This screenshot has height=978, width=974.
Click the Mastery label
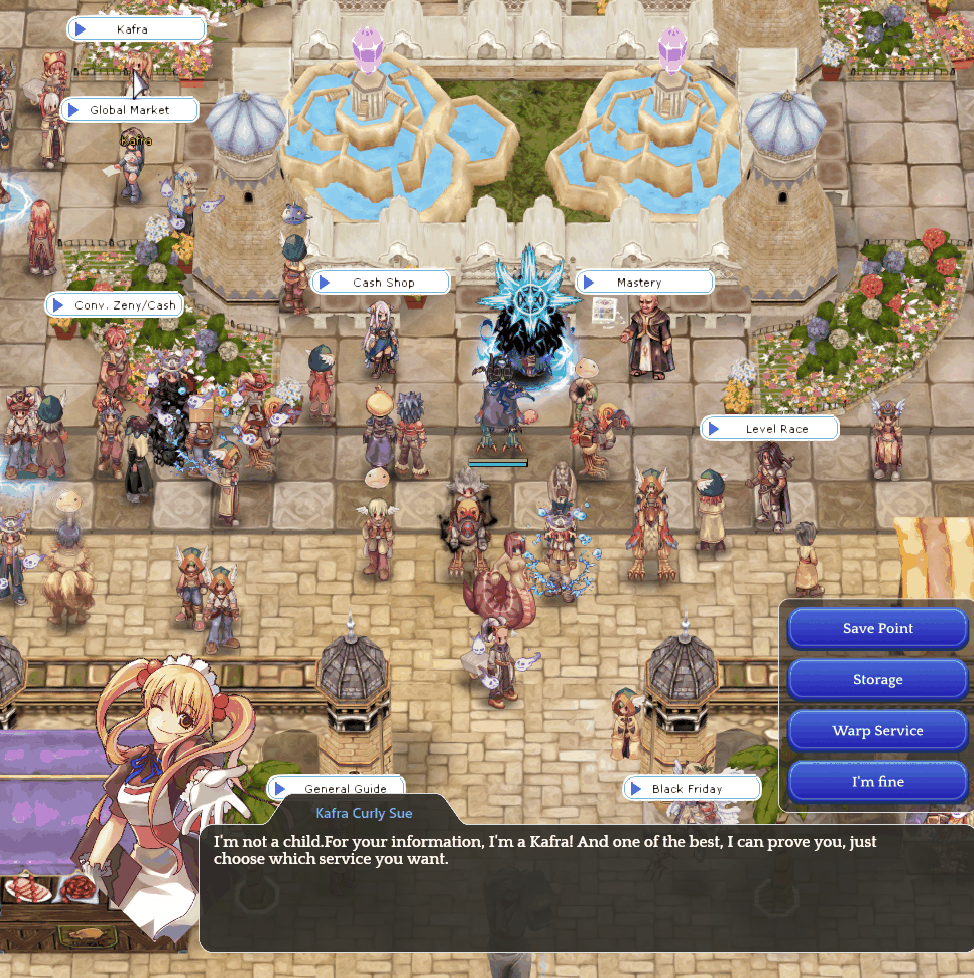point(644,283)
